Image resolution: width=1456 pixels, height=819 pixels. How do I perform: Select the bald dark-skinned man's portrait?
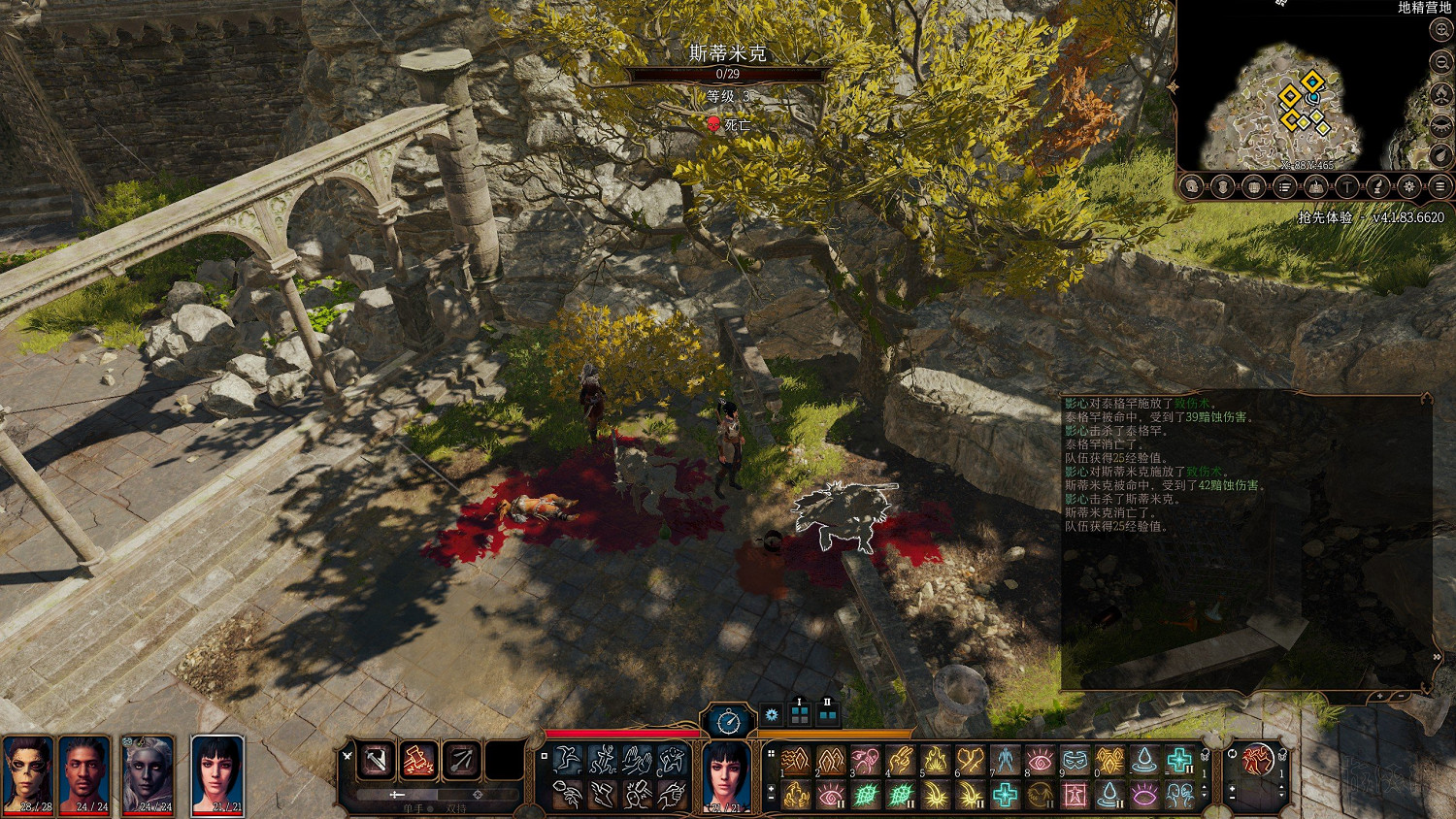85,773
